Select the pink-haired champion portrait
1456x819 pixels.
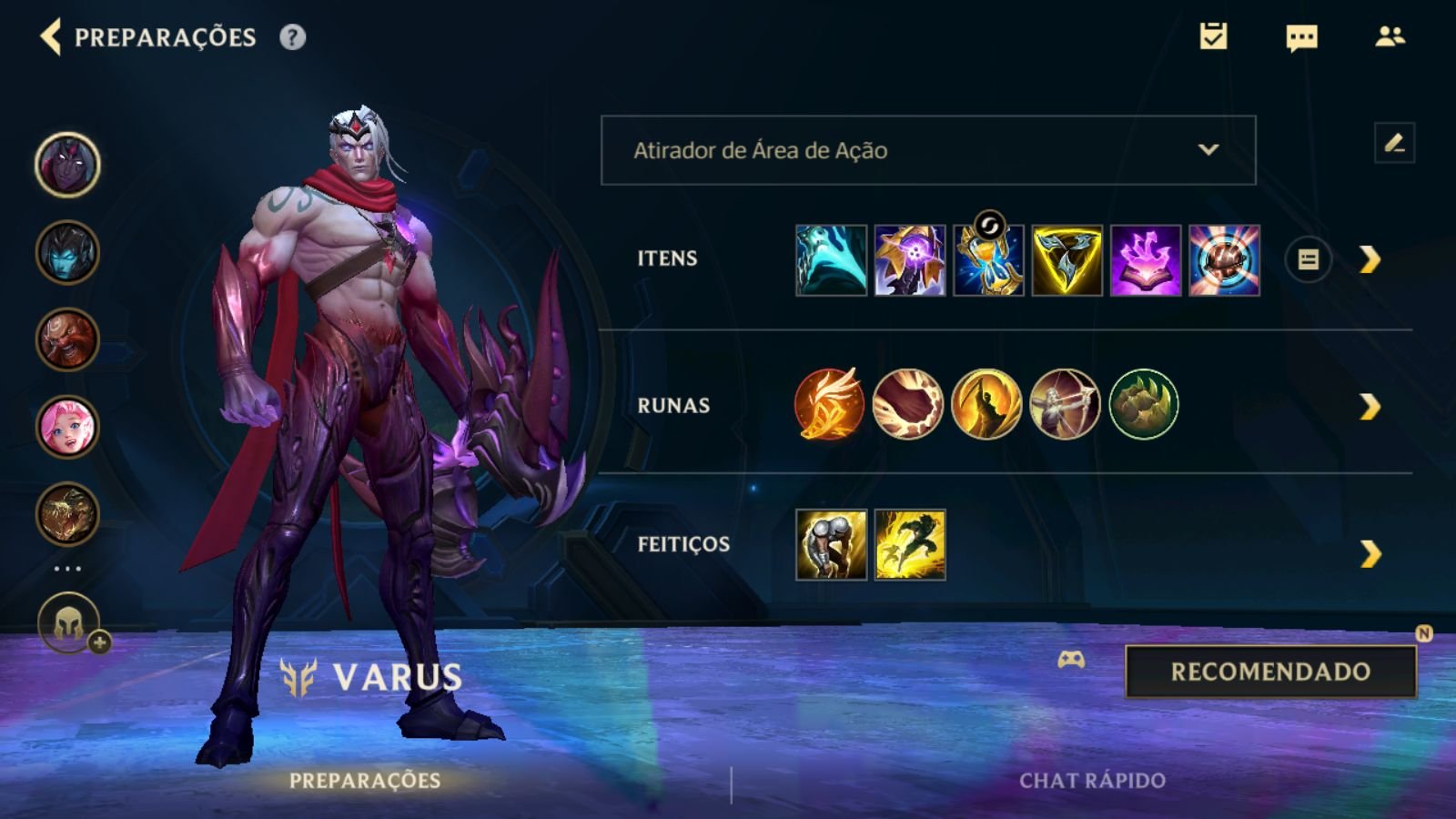point(67,427)
